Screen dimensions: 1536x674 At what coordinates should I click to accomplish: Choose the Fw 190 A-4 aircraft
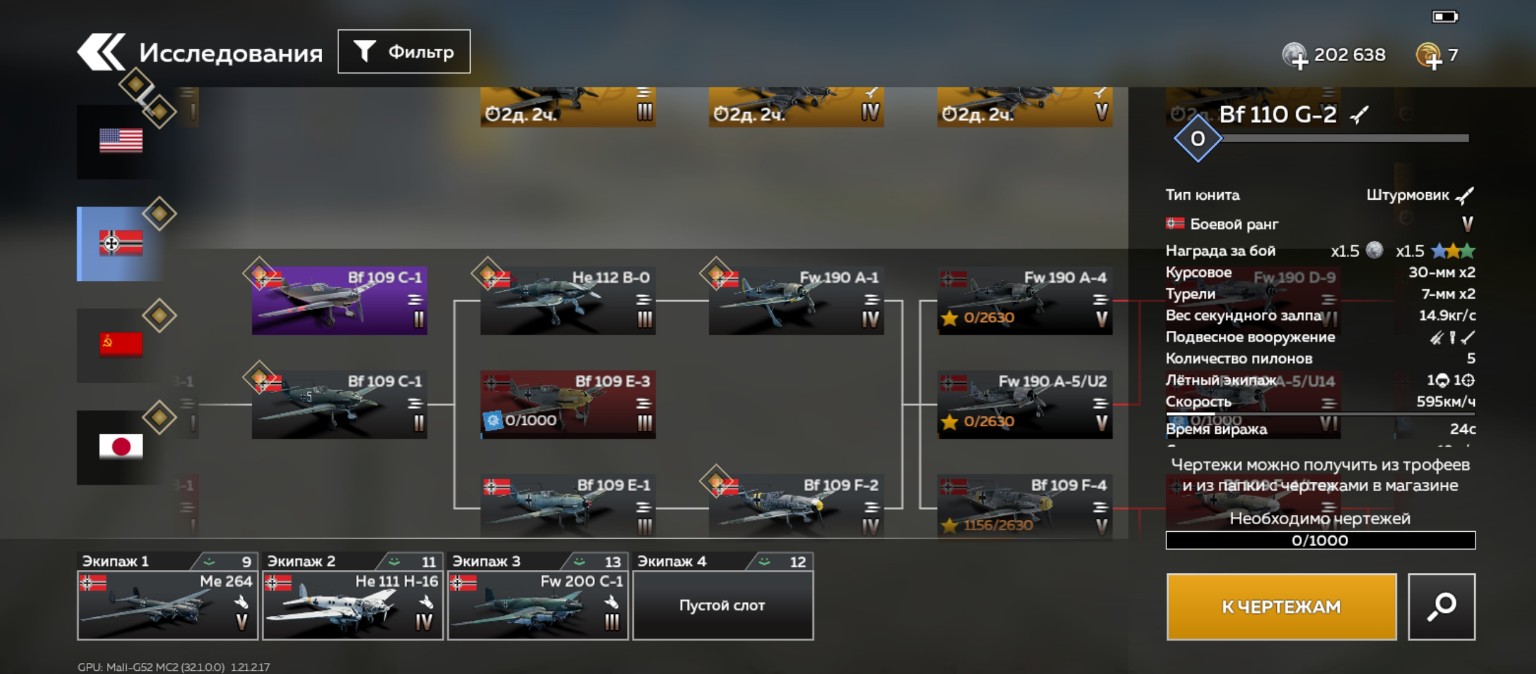tap(1025, 300)
